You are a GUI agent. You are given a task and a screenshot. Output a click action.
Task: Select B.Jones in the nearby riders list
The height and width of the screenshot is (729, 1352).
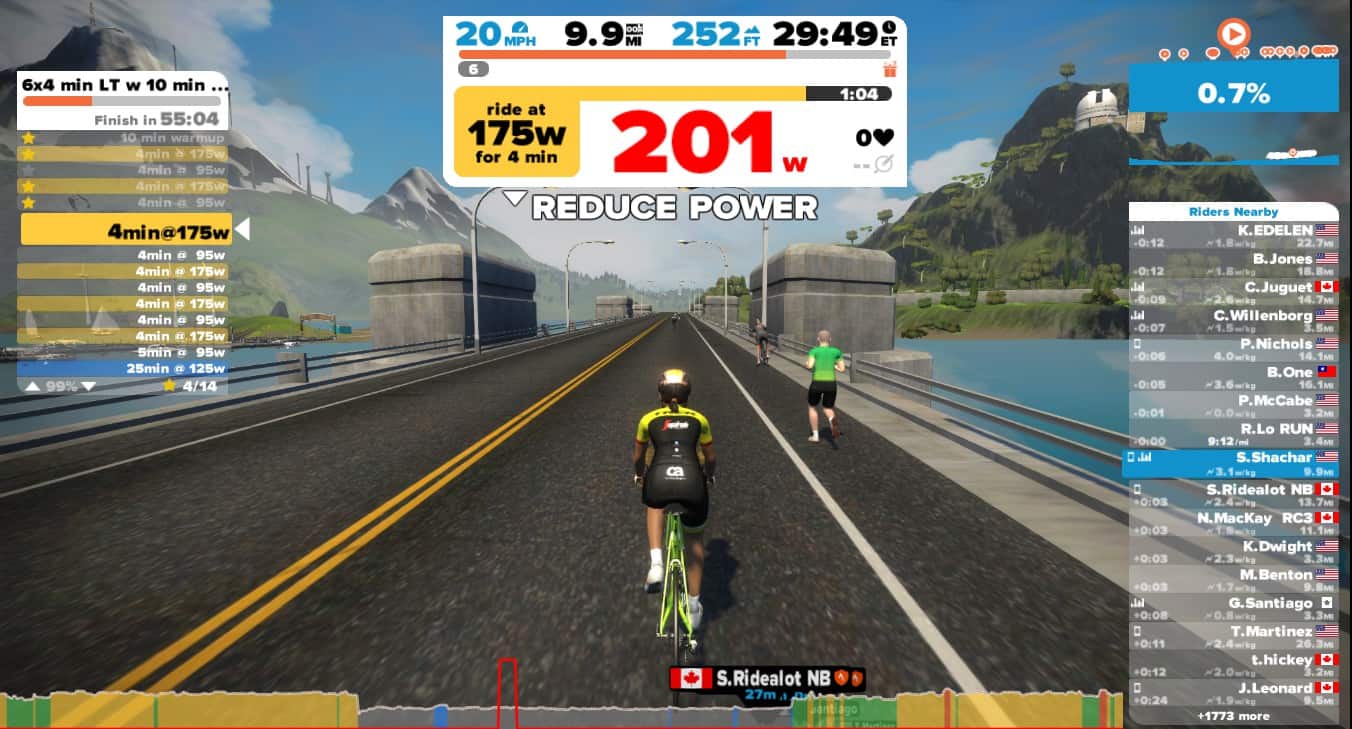tap(1233, 264)
